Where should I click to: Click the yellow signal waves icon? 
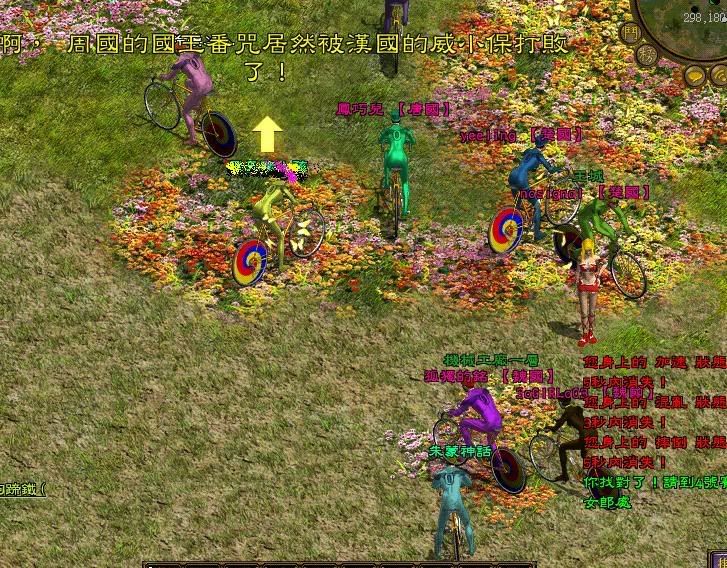pyautogui.click(x=718, y=75)
